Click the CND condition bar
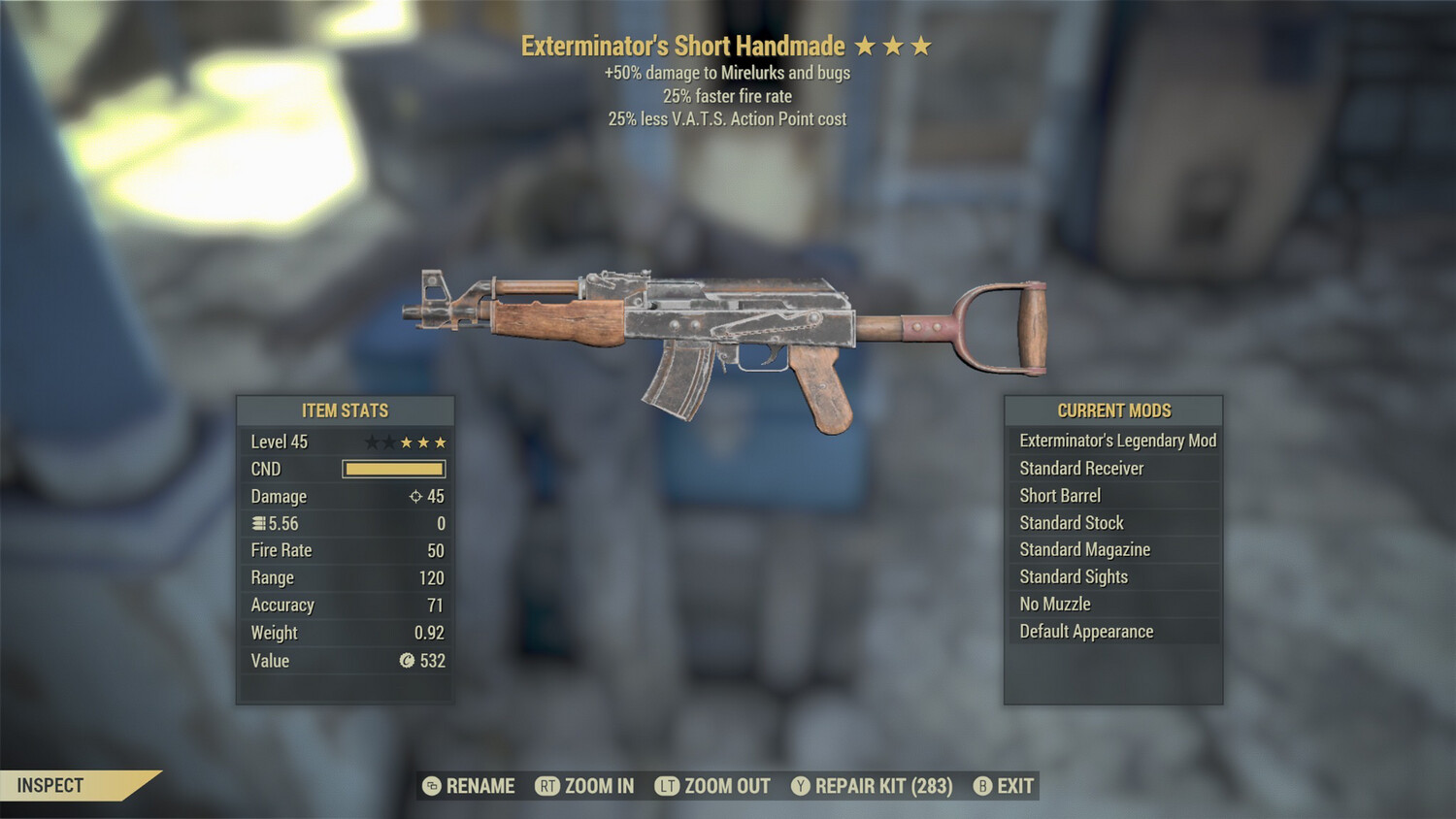This screenshot has width=1456, height=819. [x=393, y=469]
